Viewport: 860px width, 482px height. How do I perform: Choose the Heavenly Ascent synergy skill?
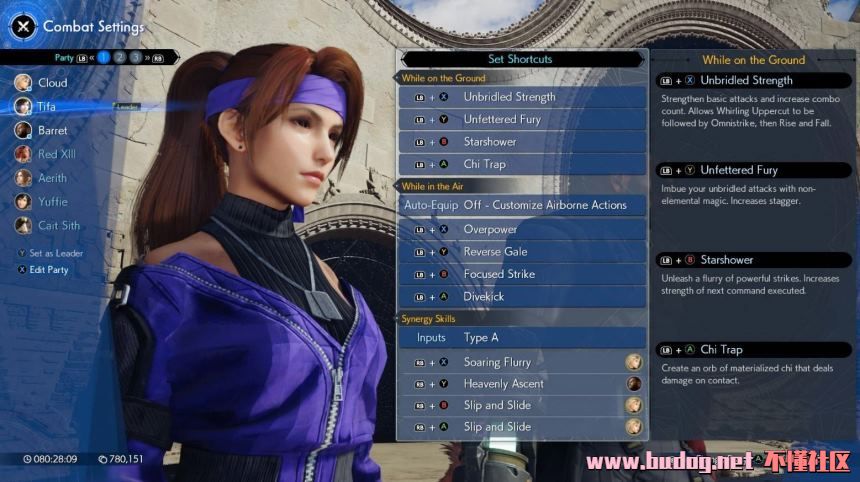pos(521,384)
